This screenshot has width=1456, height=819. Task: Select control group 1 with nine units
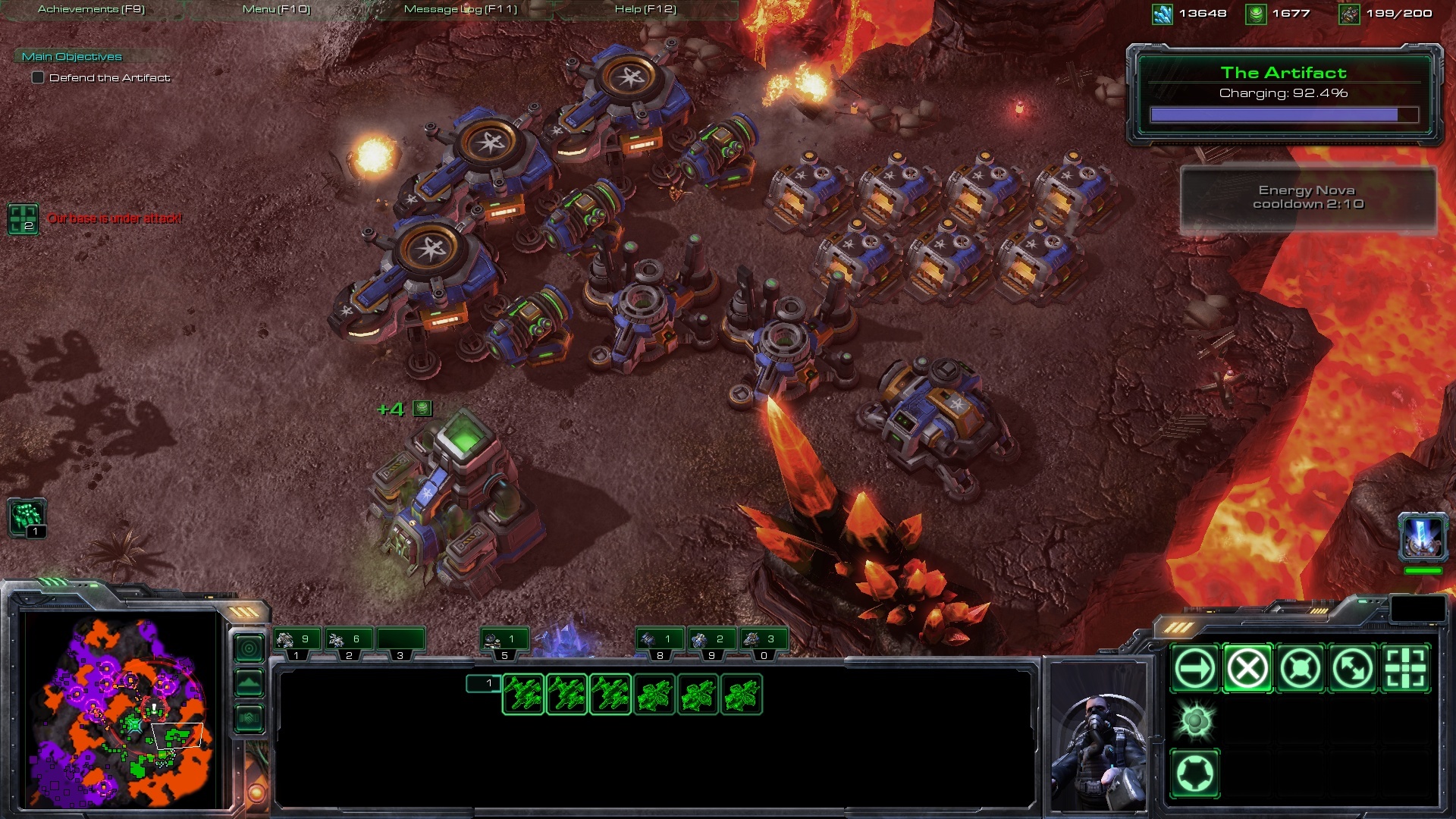pyautogui.click(x=297, y=642)
